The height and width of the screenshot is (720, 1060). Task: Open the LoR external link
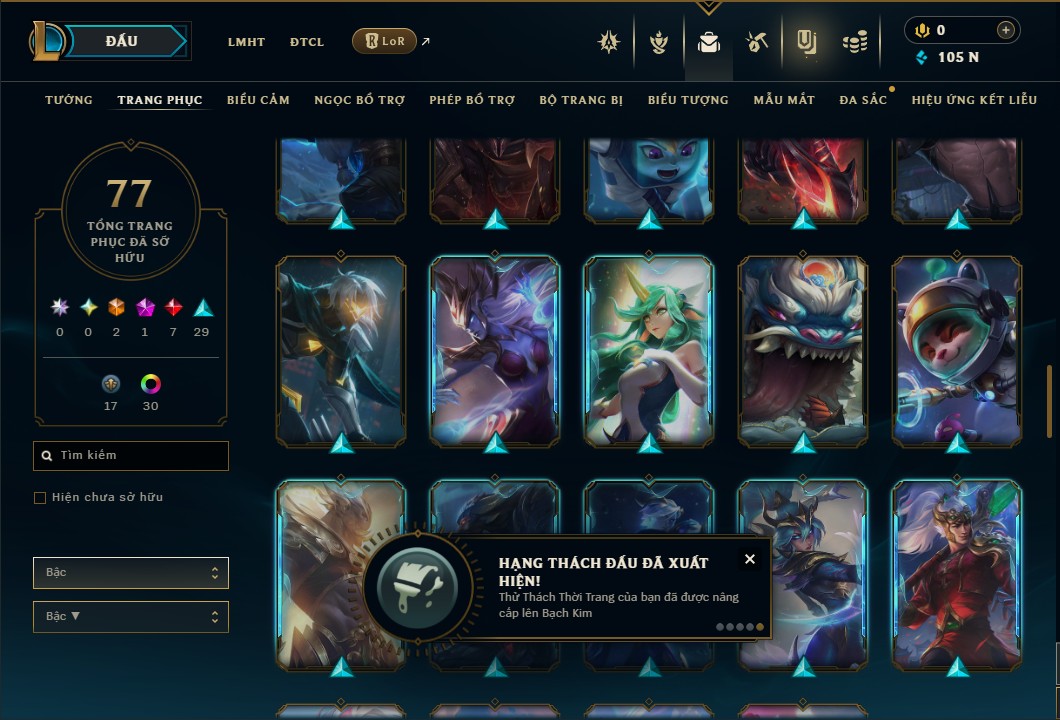pos(385,41)
